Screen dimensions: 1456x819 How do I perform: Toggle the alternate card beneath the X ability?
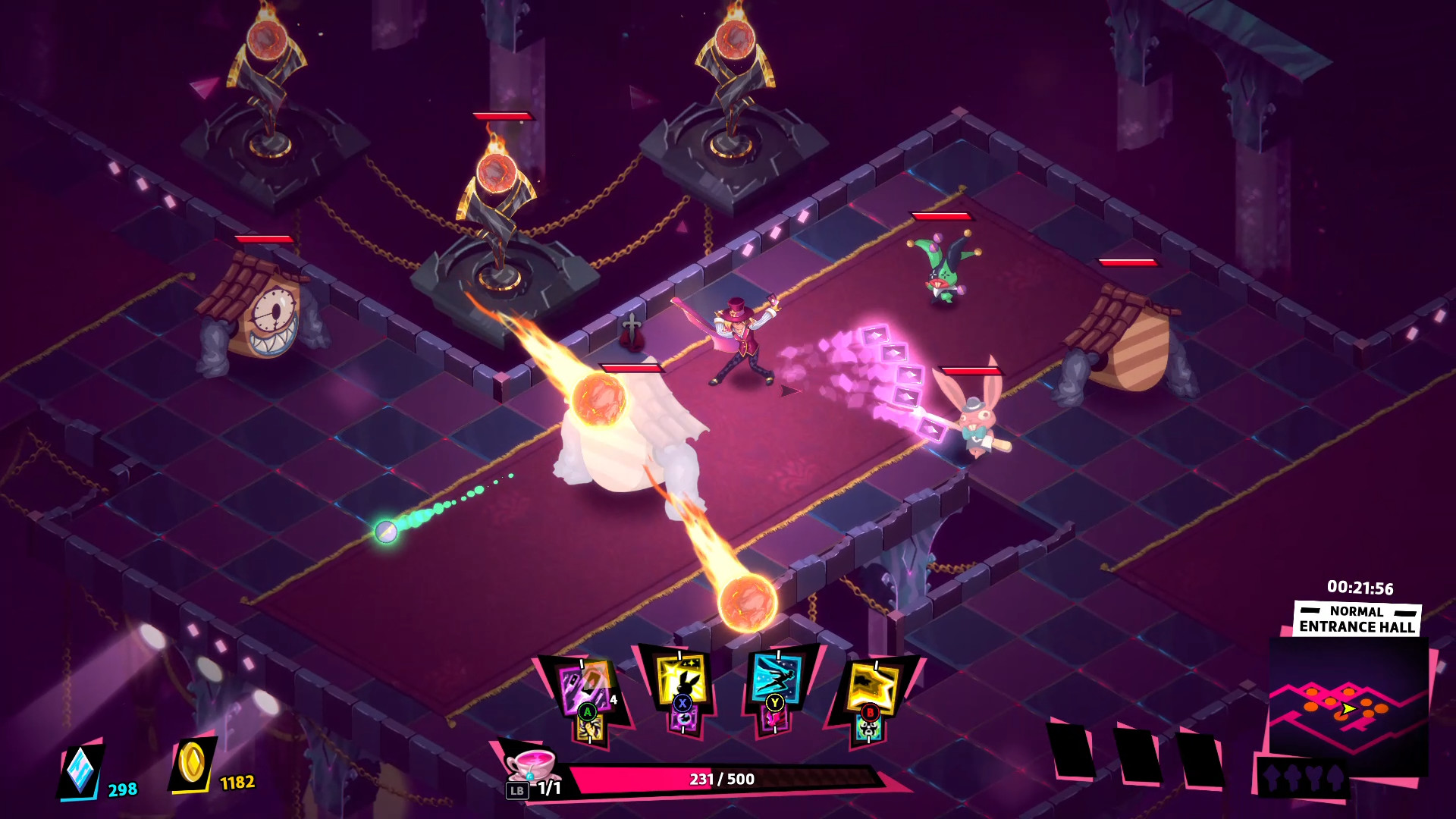coord(685,723)
